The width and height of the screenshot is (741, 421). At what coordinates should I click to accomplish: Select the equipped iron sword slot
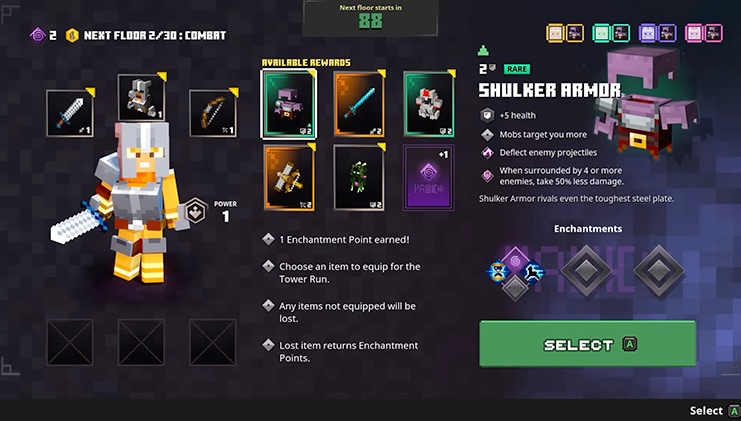tap(70, 113)
